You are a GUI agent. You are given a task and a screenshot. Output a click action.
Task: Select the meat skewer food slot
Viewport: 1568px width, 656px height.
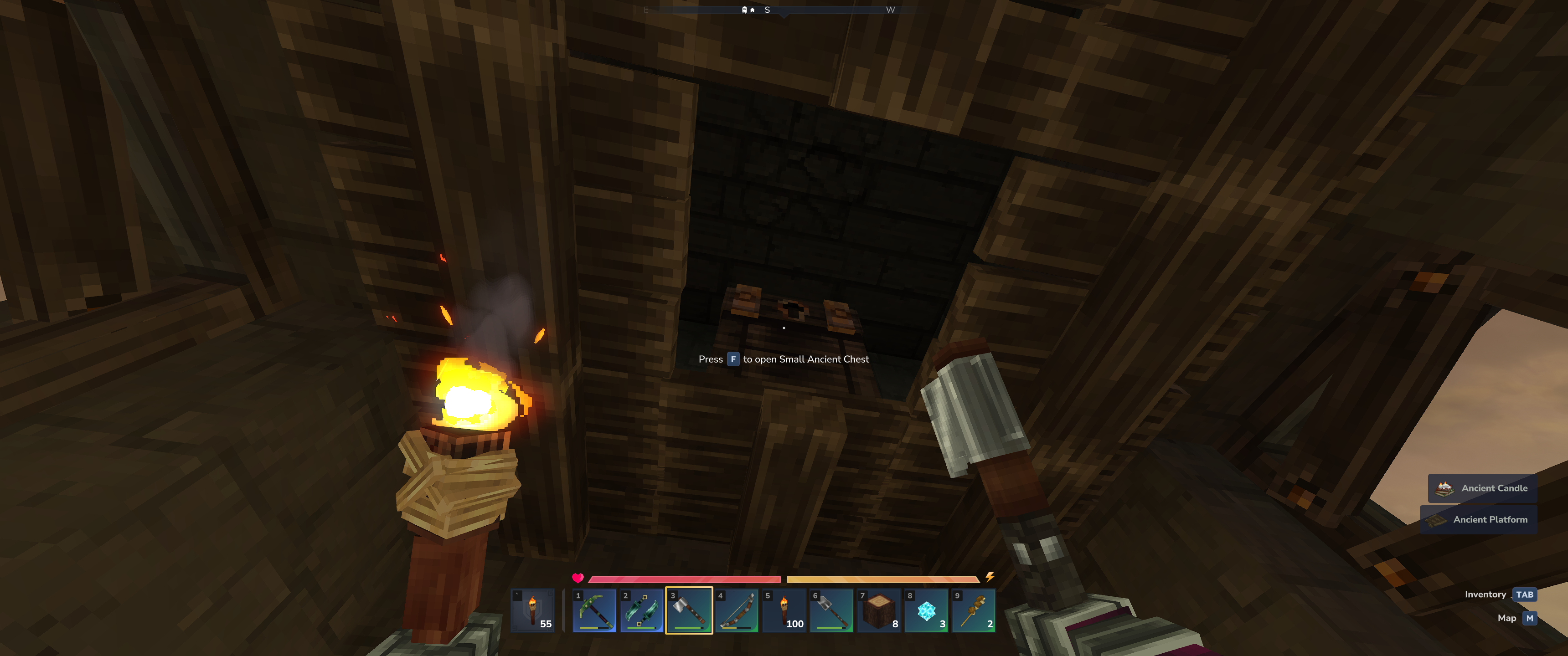[x=974, y=610]
